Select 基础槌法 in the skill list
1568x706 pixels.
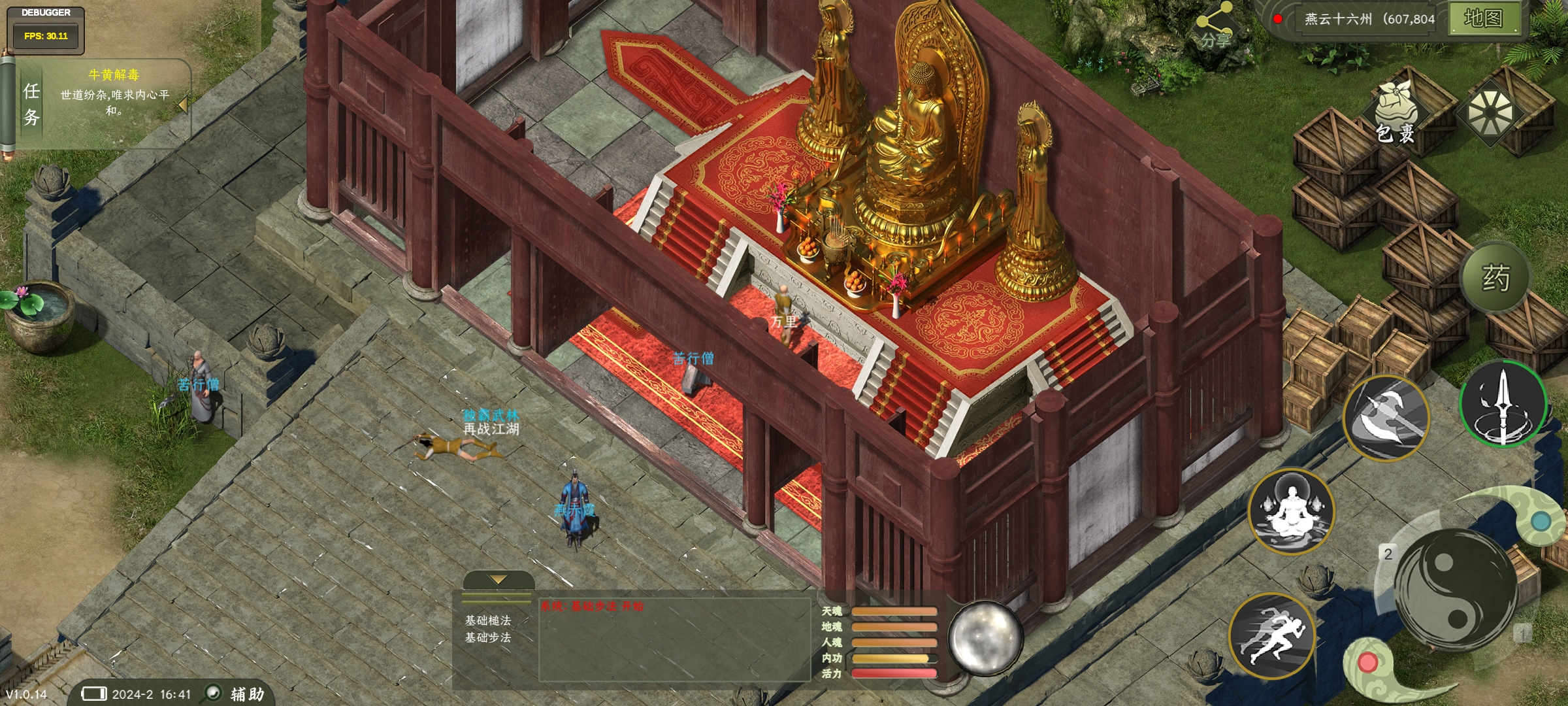(488, 620)
